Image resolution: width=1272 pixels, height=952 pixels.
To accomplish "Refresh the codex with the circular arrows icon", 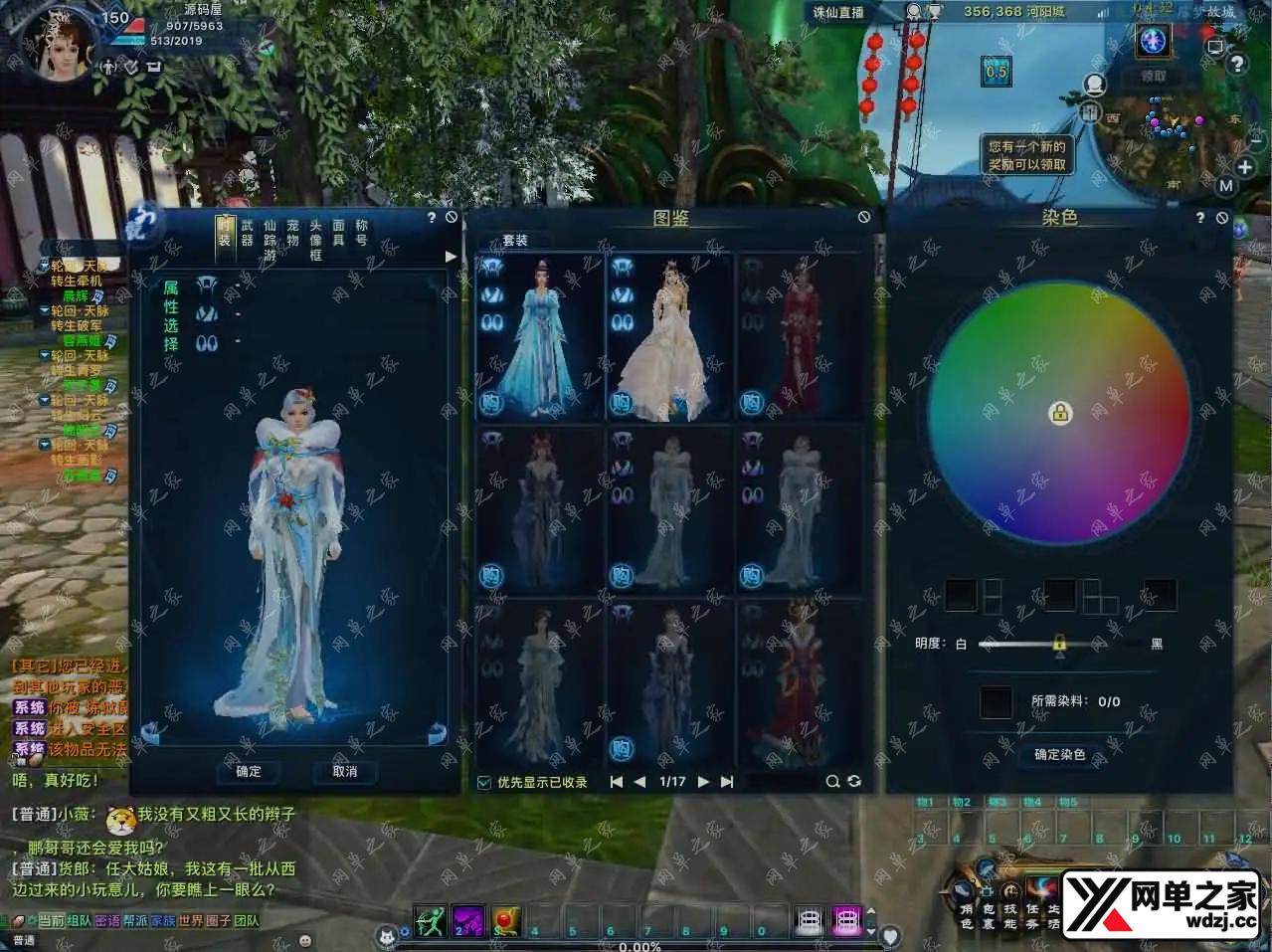I will coord(853,782).
